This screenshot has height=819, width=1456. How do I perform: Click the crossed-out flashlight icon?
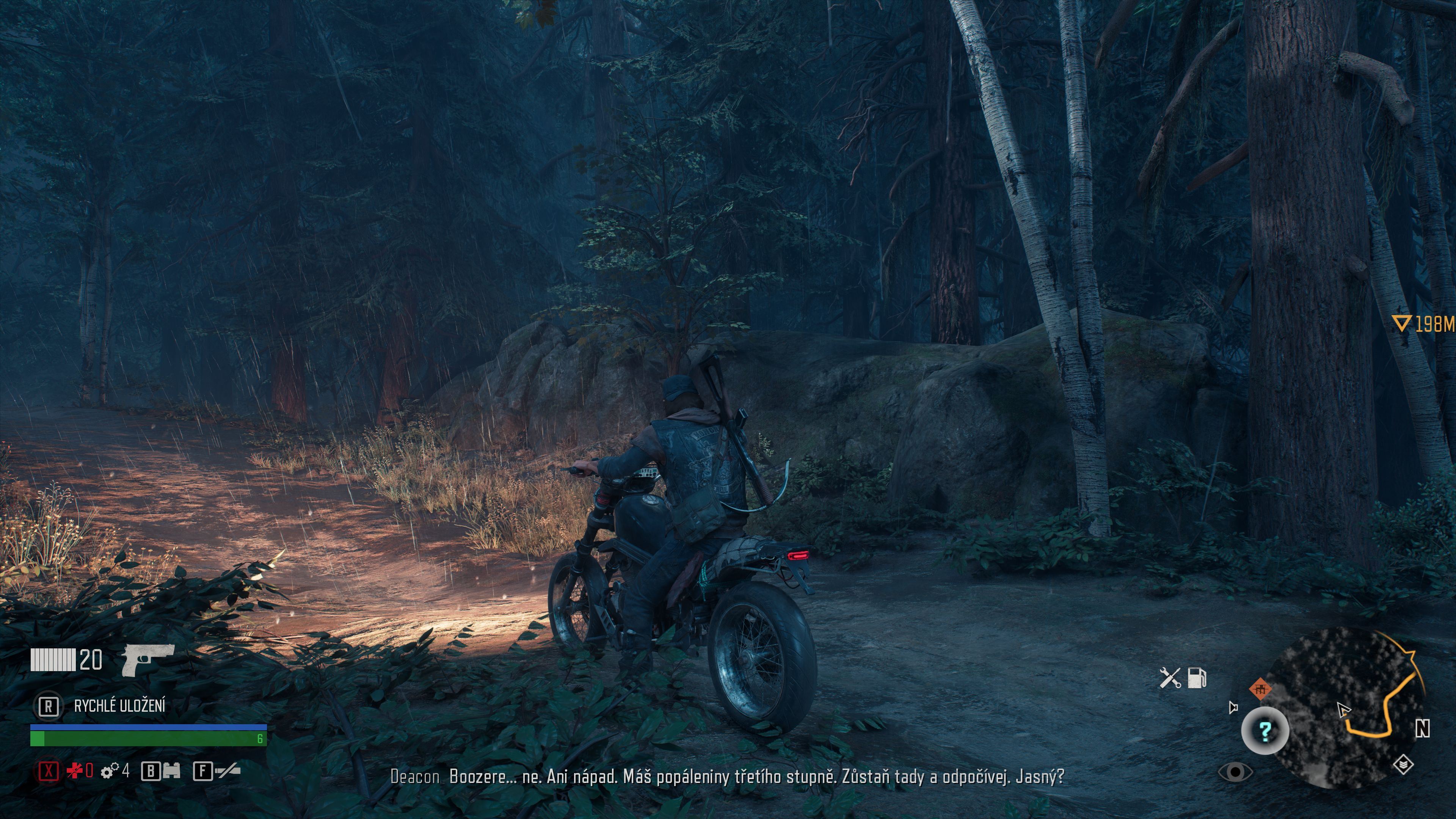(x=227, y=770)
